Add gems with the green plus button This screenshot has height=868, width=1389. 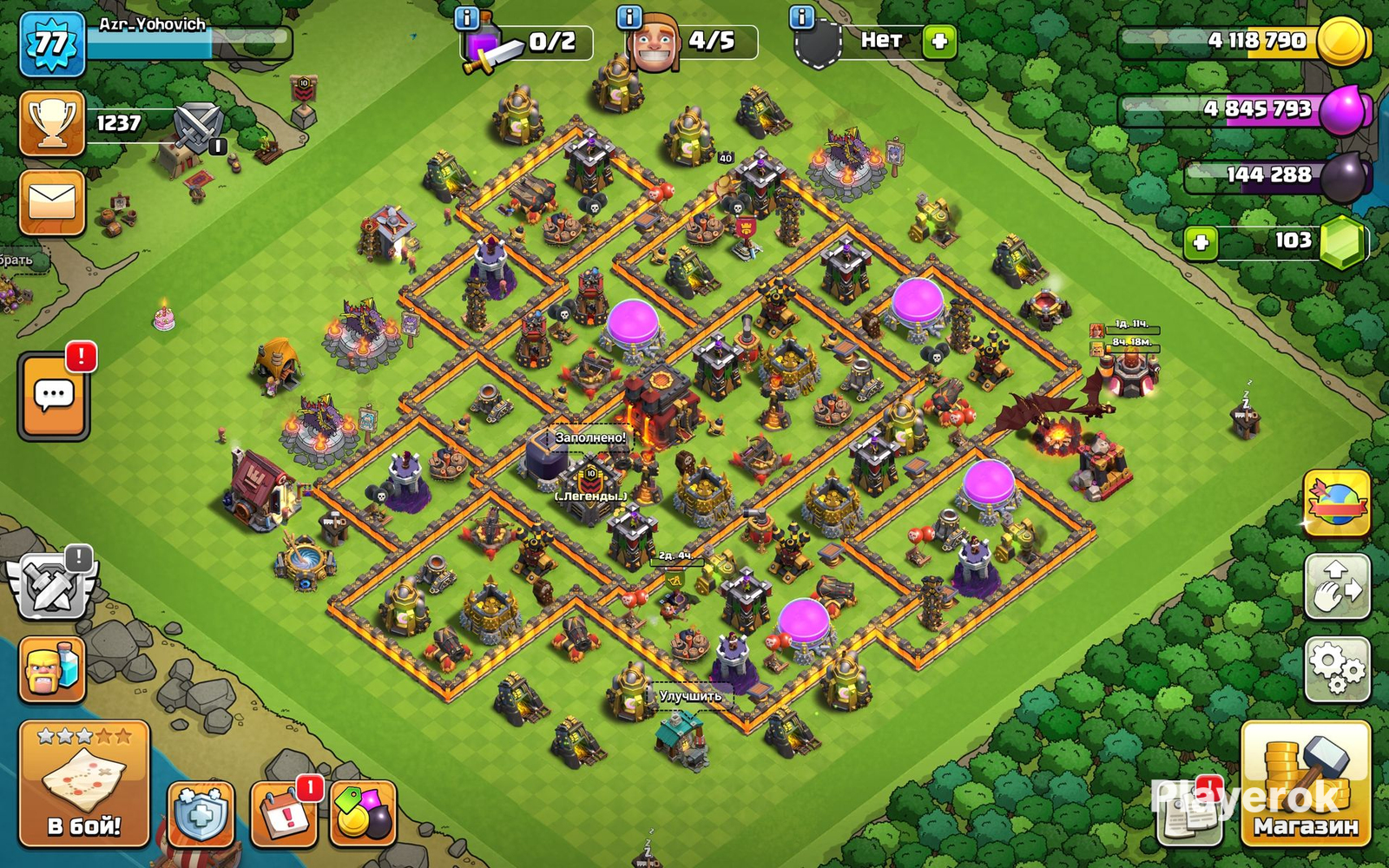coord(1201,242)
